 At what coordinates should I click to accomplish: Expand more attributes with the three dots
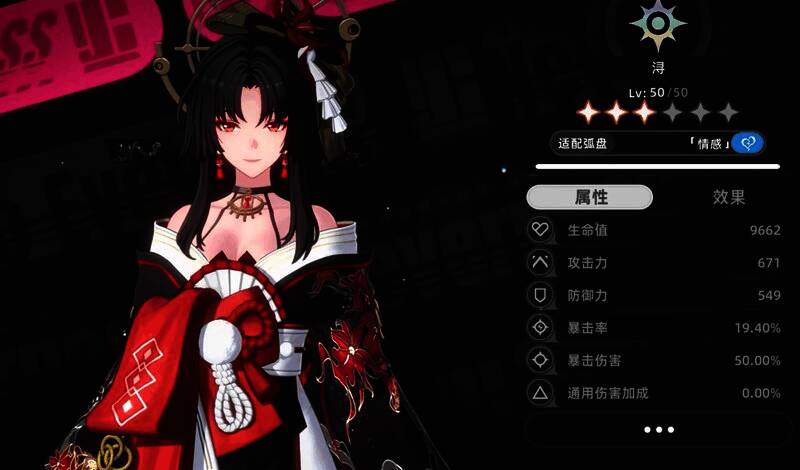(x=659, y=429)
